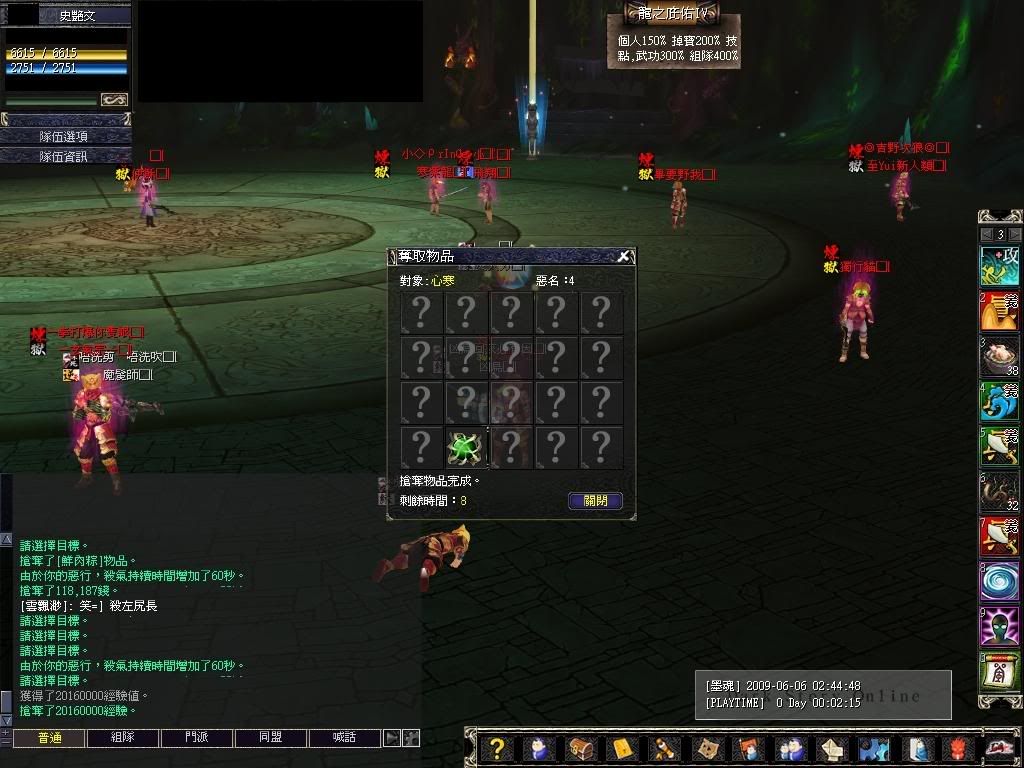Switch to the 同盟 alliance chat tab

pos(270,738)
